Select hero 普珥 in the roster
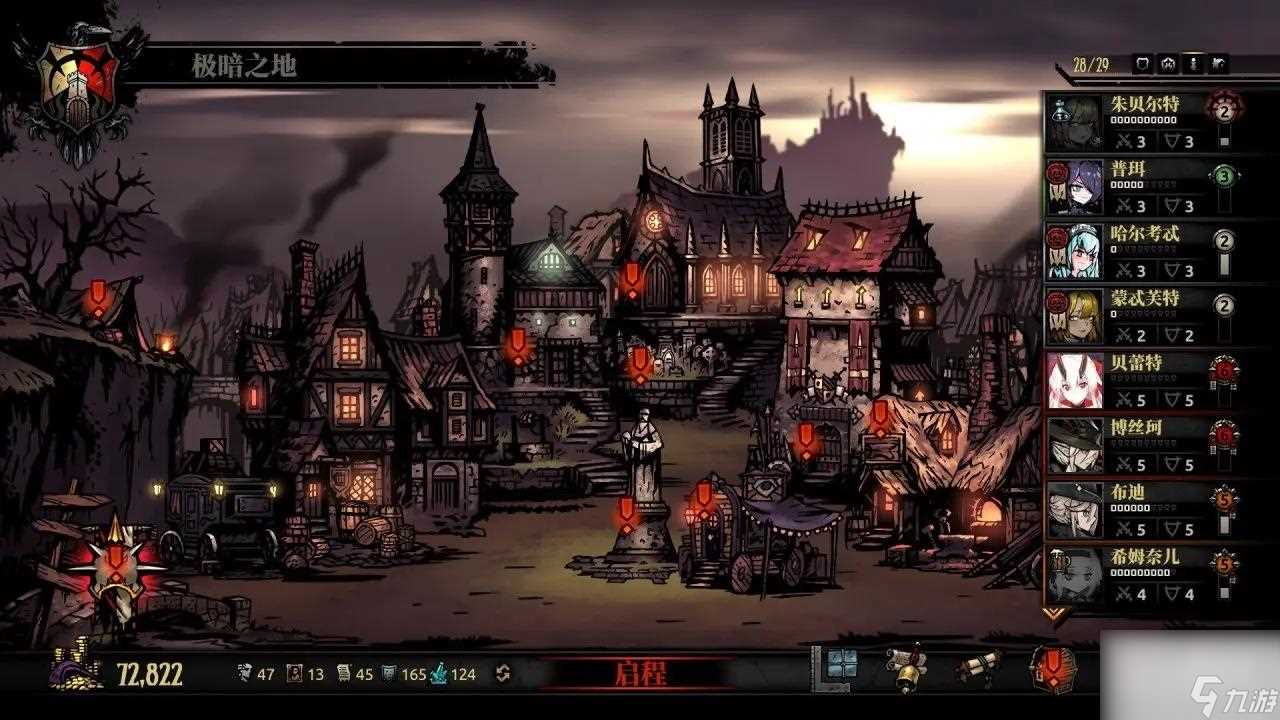Screen dimensions: 1280x720 click(1130, 186)
